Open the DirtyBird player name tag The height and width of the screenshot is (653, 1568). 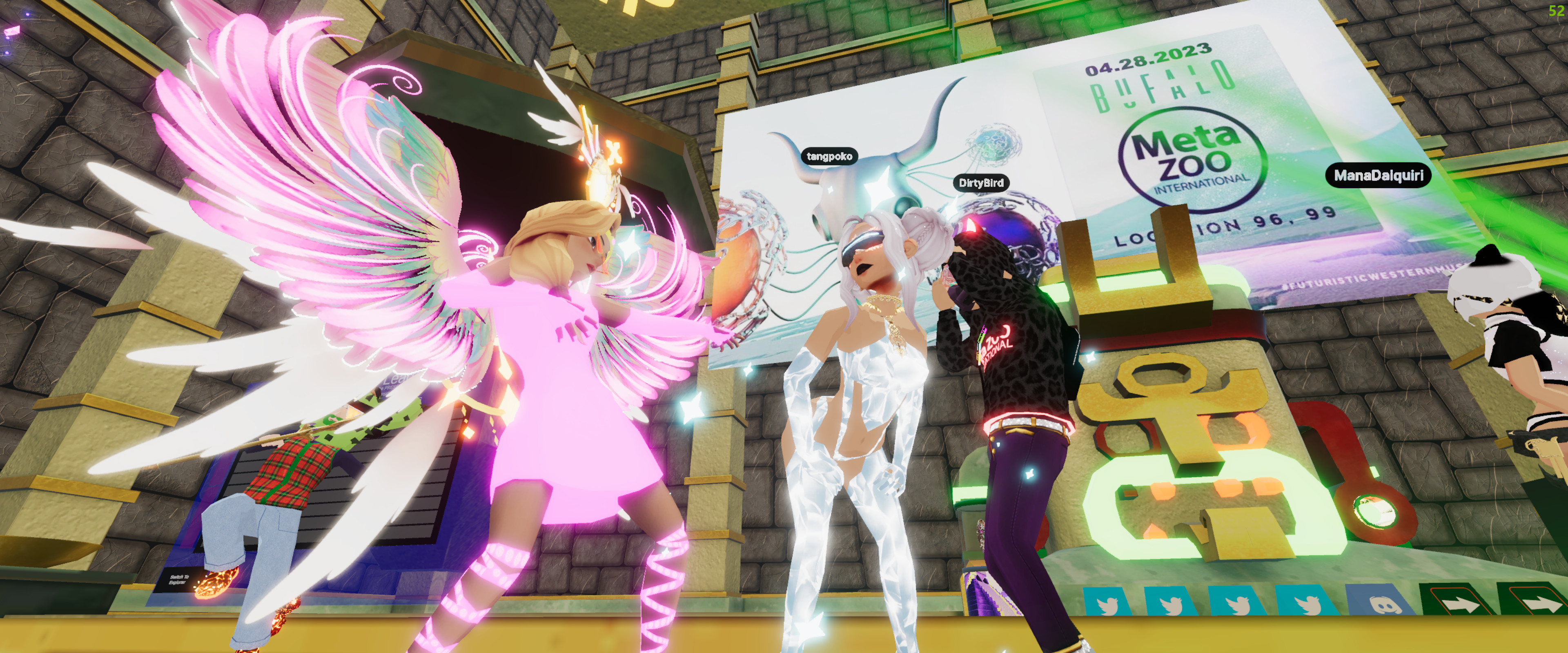click(x=980, y=182)
